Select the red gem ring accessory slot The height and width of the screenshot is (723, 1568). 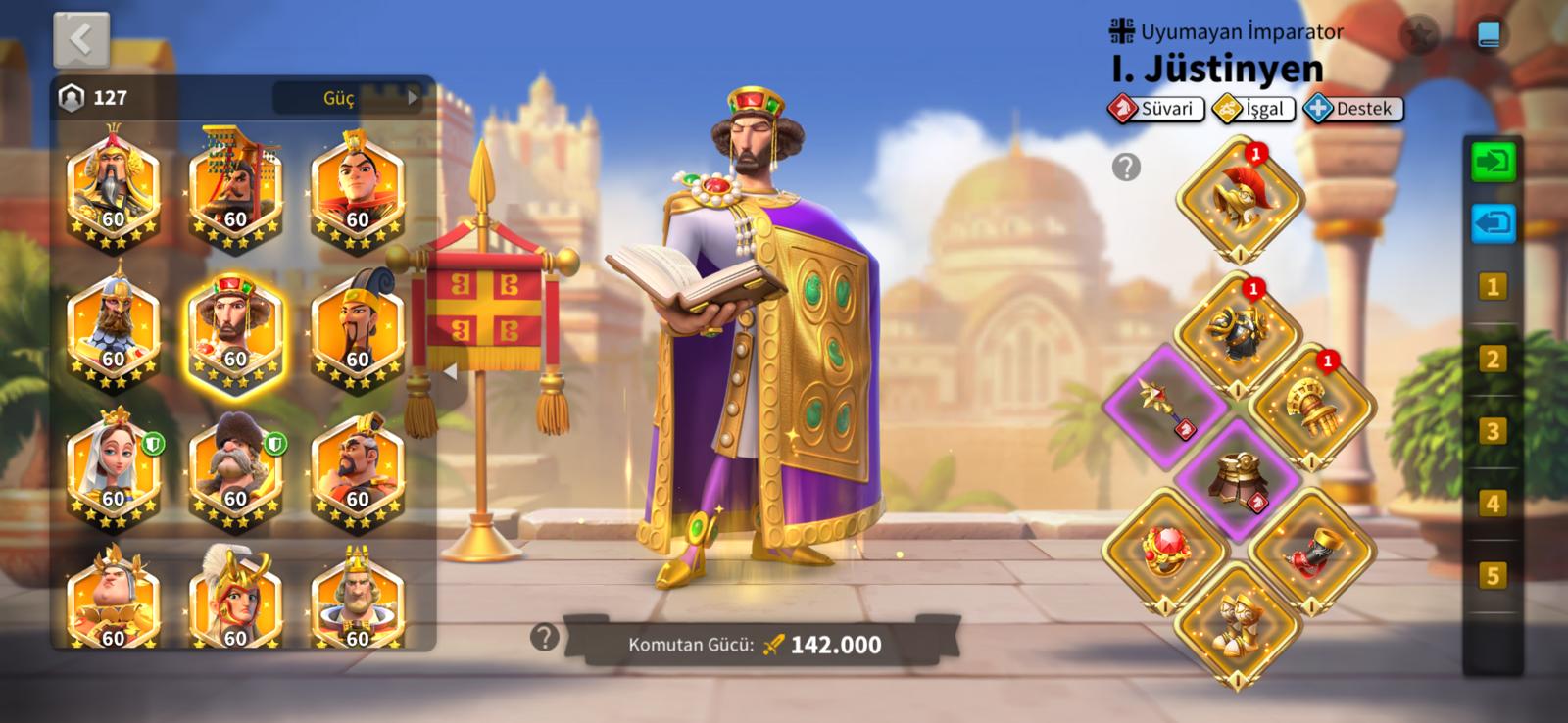tap(1165, 549)
